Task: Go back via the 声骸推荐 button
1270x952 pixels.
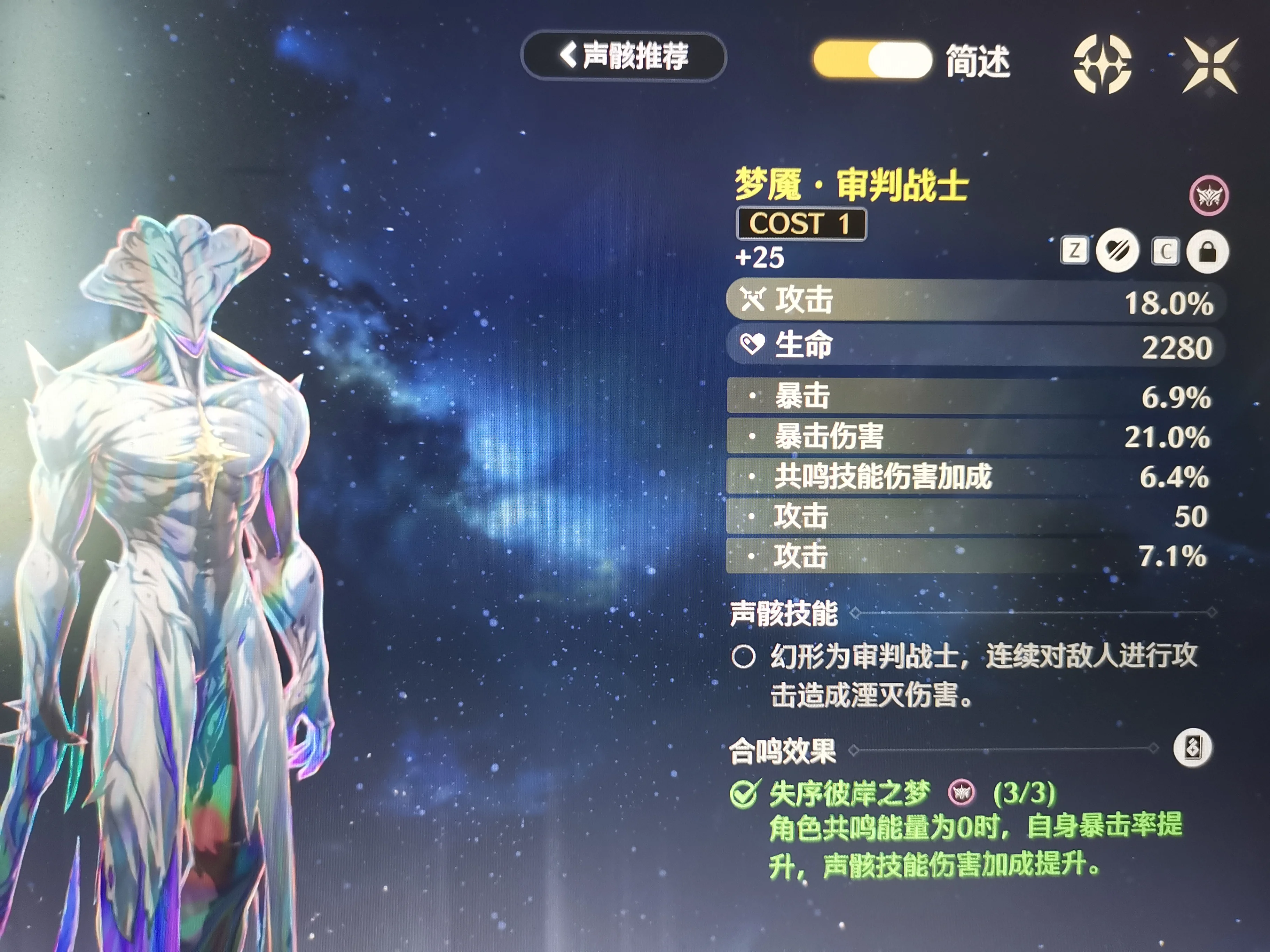Action: click(624, 56)
